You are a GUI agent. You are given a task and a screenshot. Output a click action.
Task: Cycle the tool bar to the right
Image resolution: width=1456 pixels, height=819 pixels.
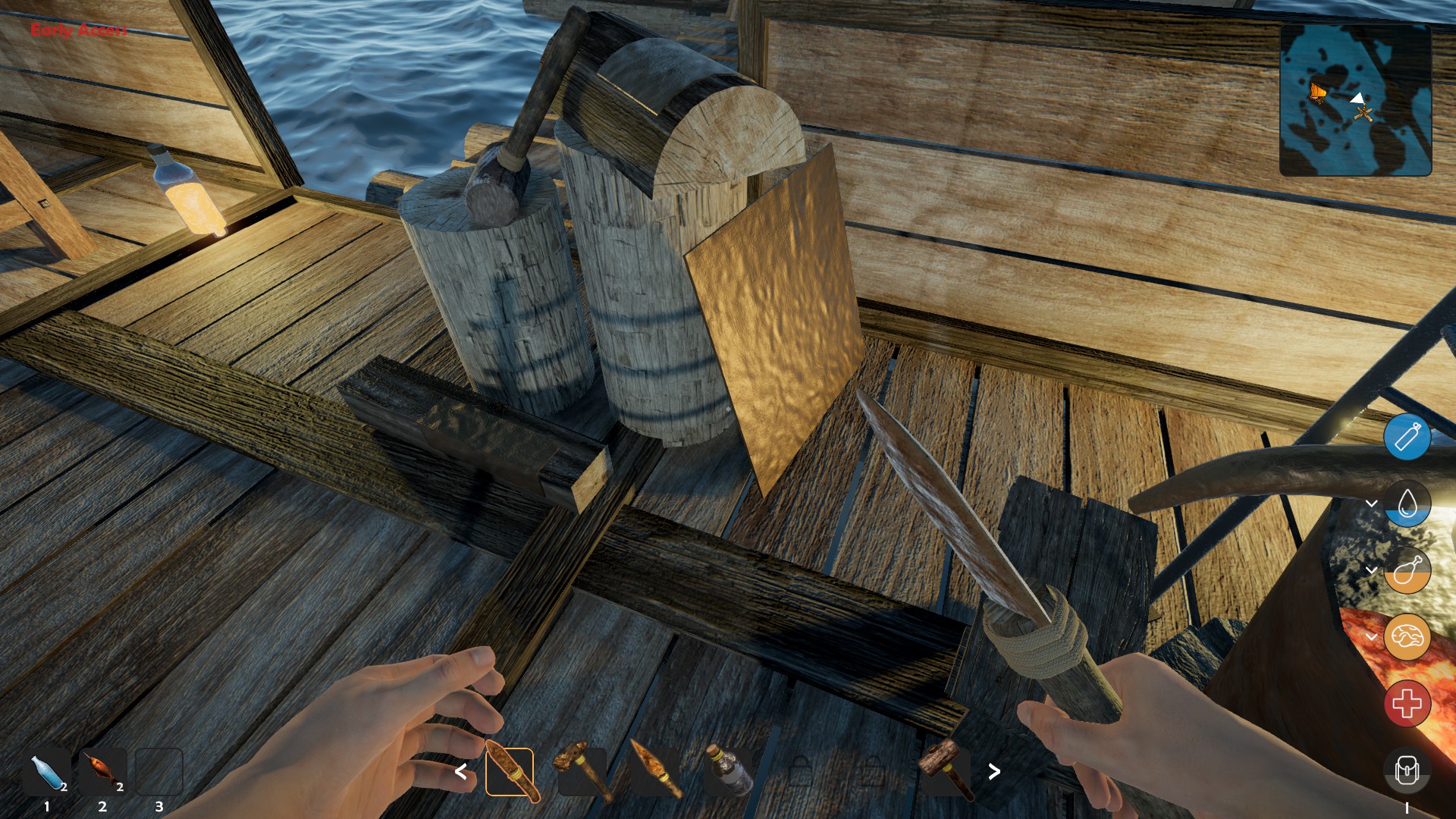pos(994,772)
